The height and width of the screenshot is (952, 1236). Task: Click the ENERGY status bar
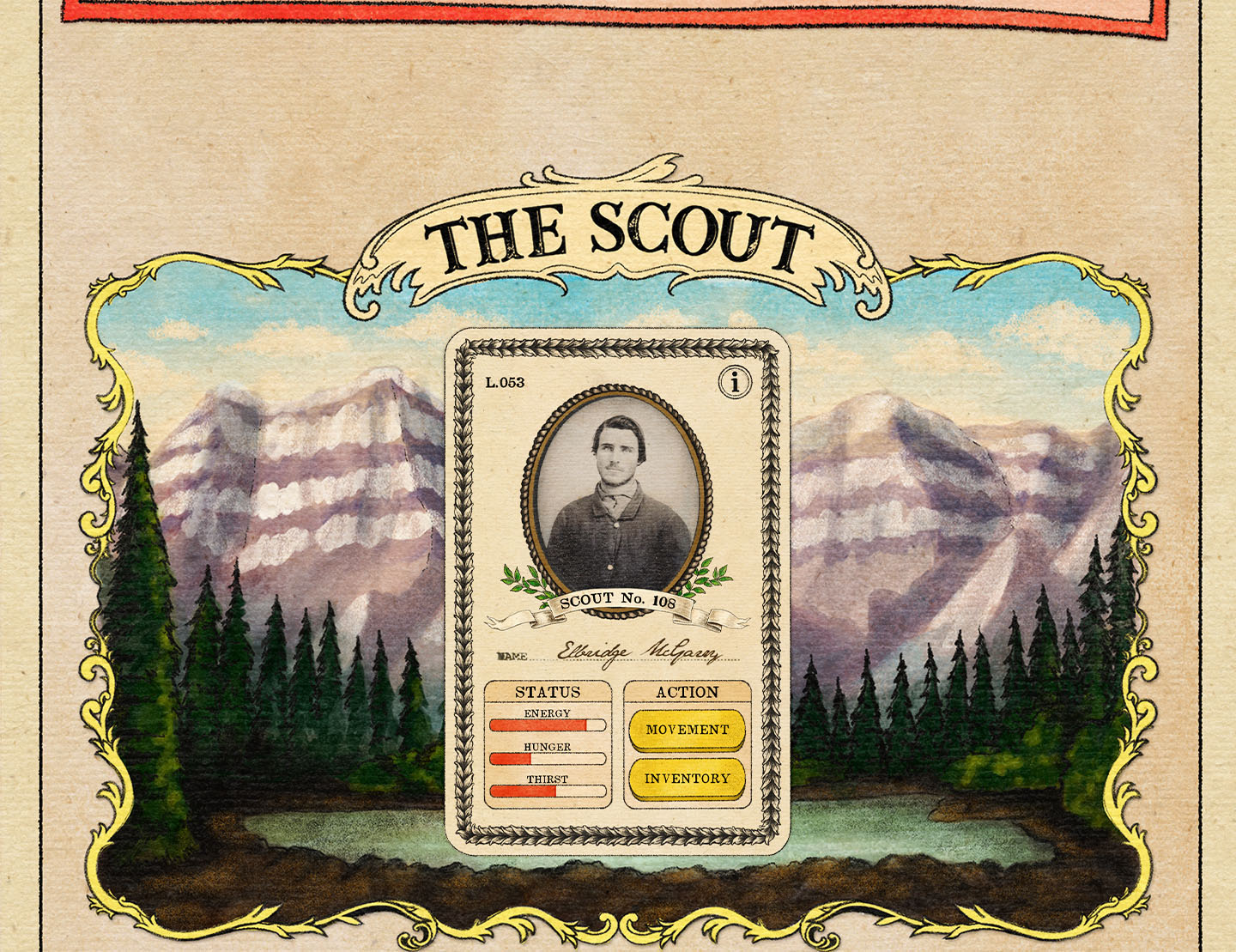[547, 725]
